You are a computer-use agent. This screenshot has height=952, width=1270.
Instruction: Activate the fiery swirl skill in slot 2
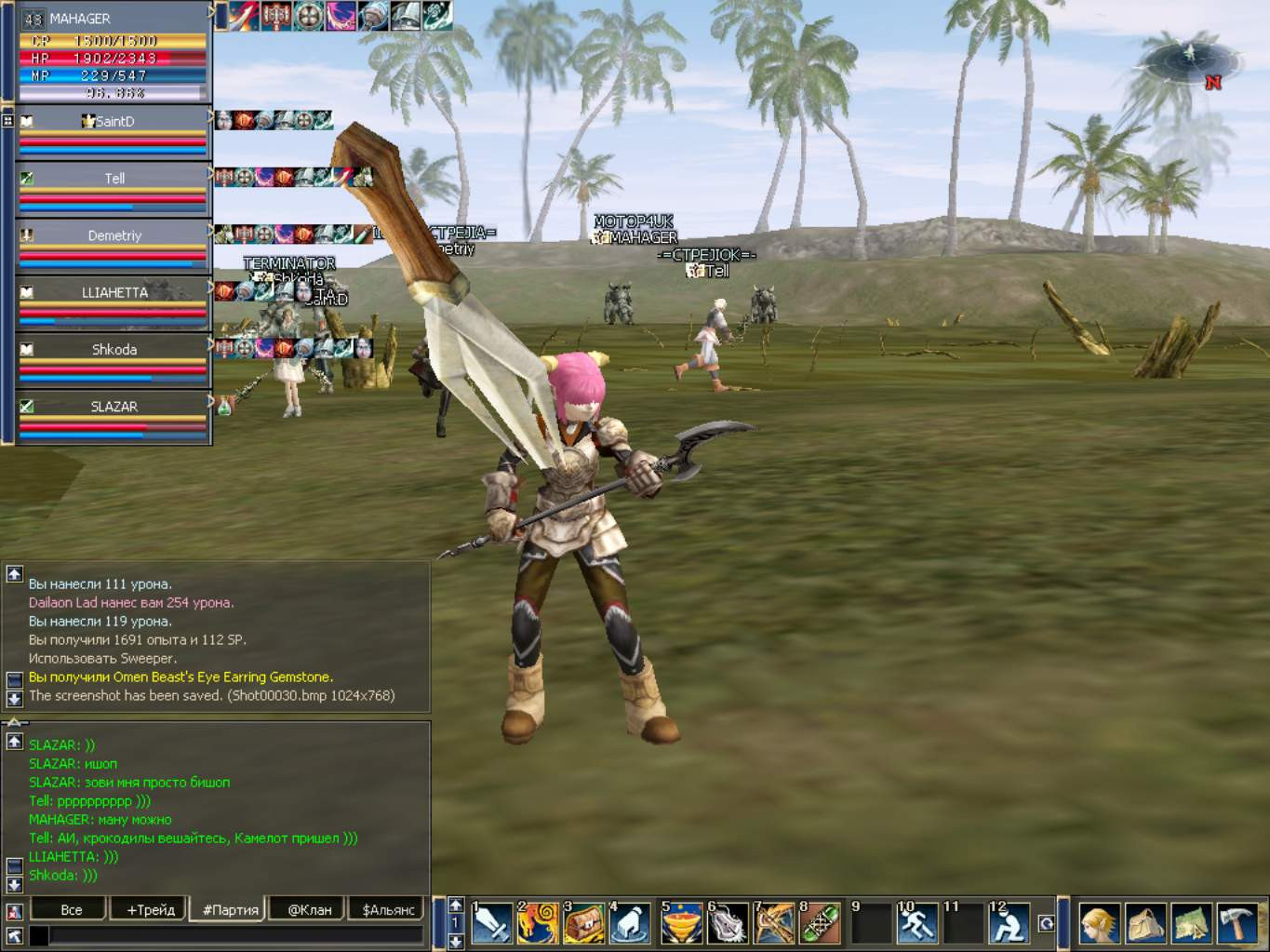coord(538,924)
